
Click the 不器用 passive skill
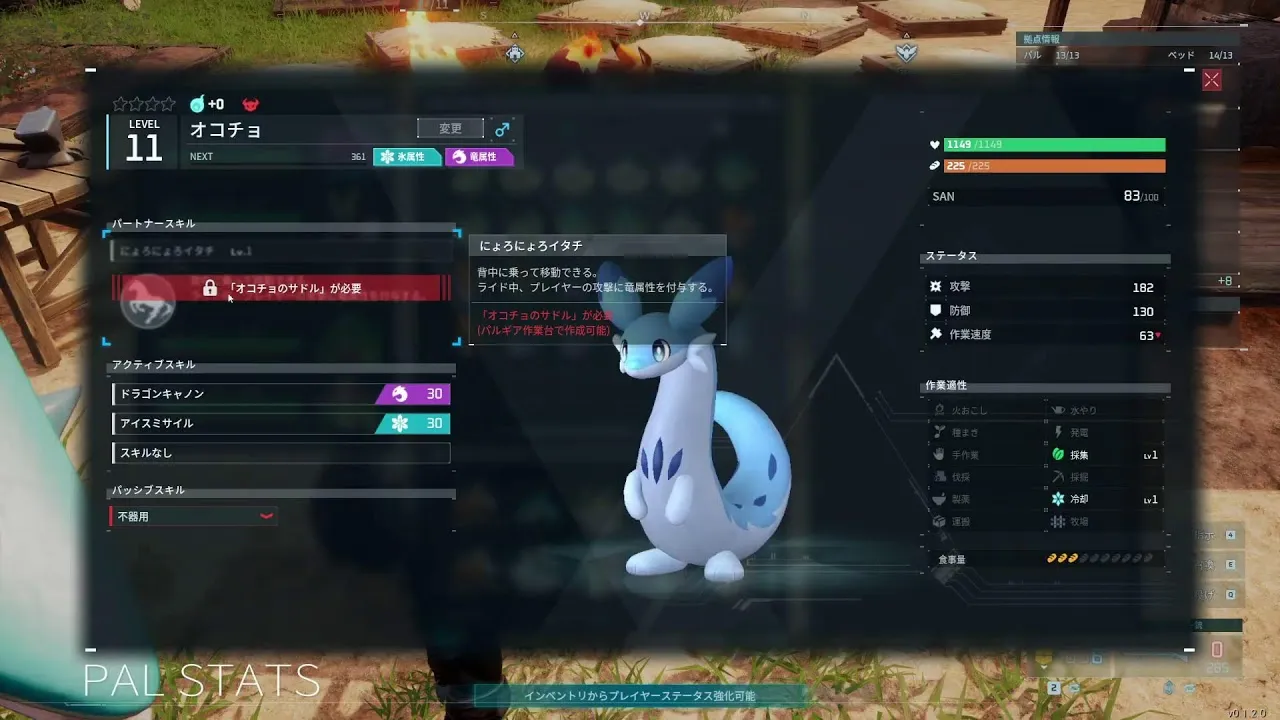tap(193, 516)
